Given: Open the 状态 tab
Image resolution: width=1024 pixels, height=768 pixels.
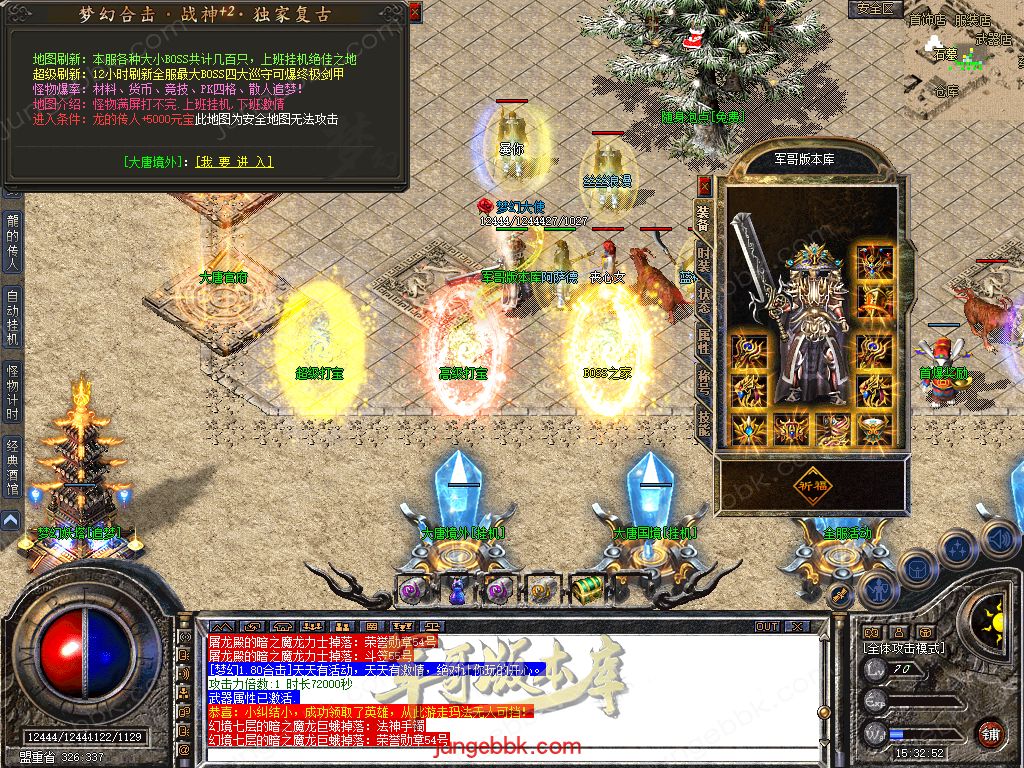Looking at the screenshot, I should 704,297.
